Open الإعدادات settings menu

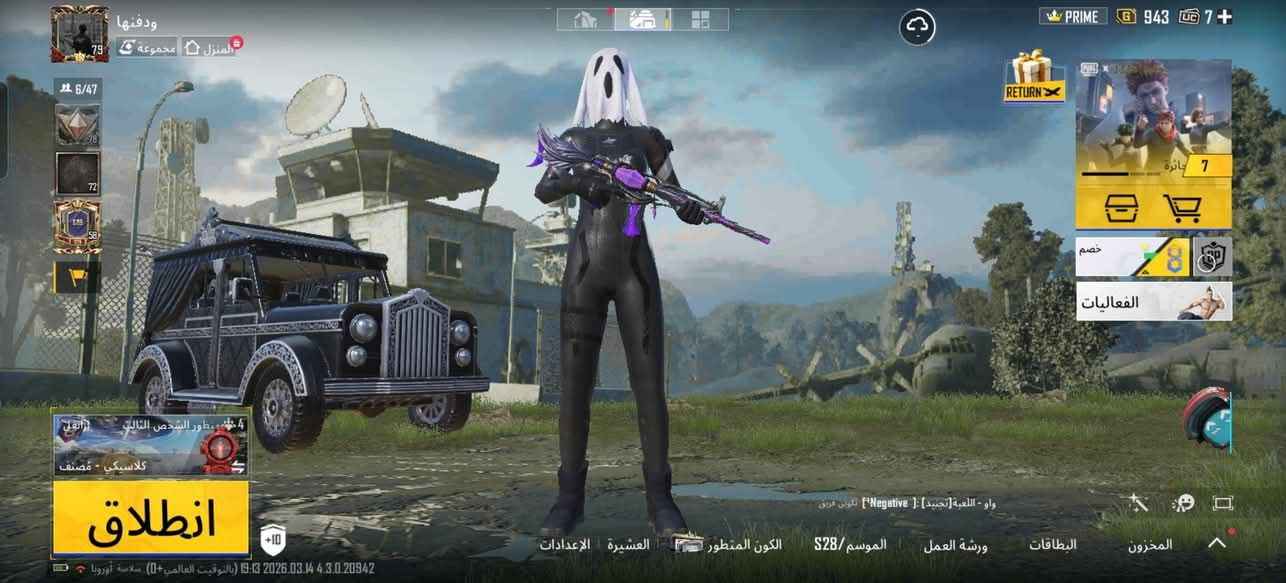[x=564, y=545]
